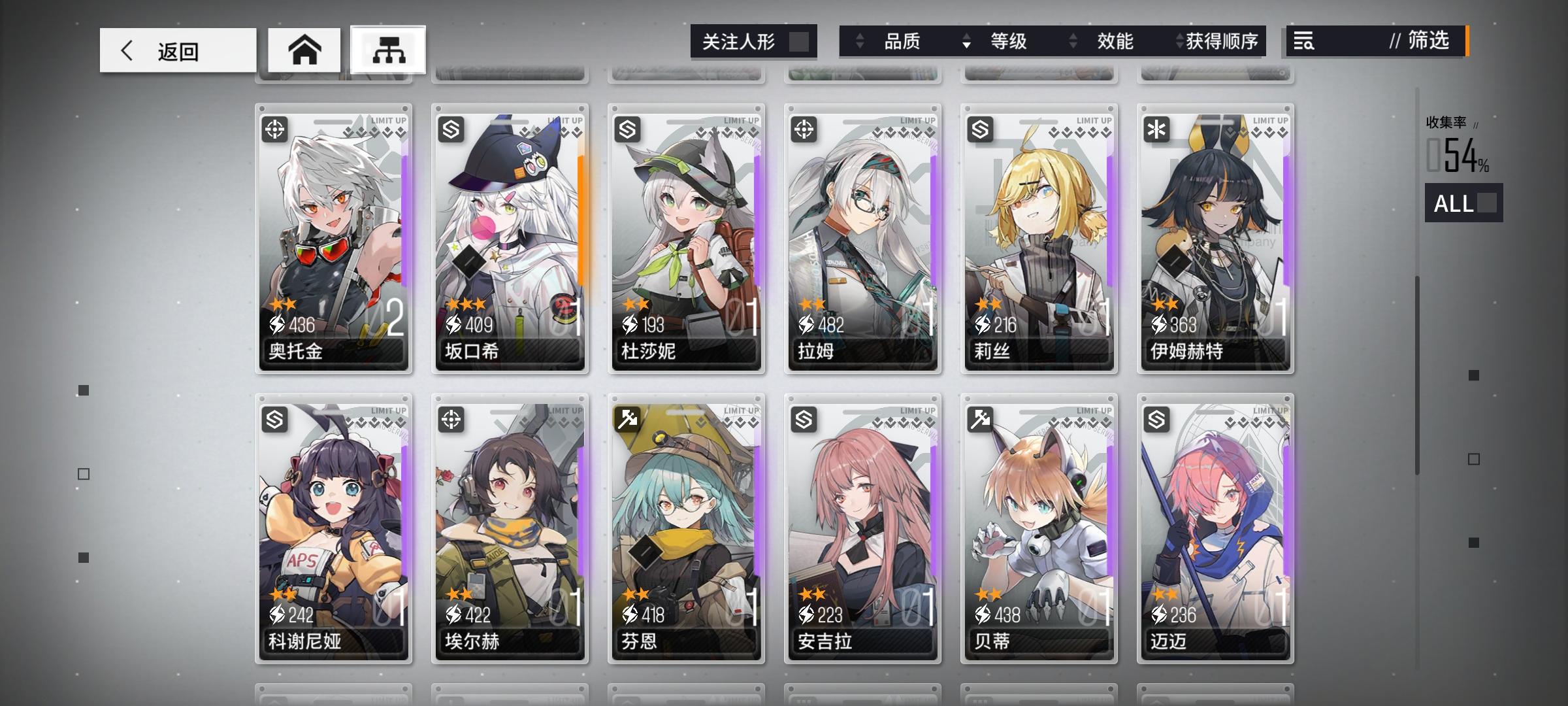Enable the 关注人形 checkbox

pyautogui.click(x=802, y=41)
